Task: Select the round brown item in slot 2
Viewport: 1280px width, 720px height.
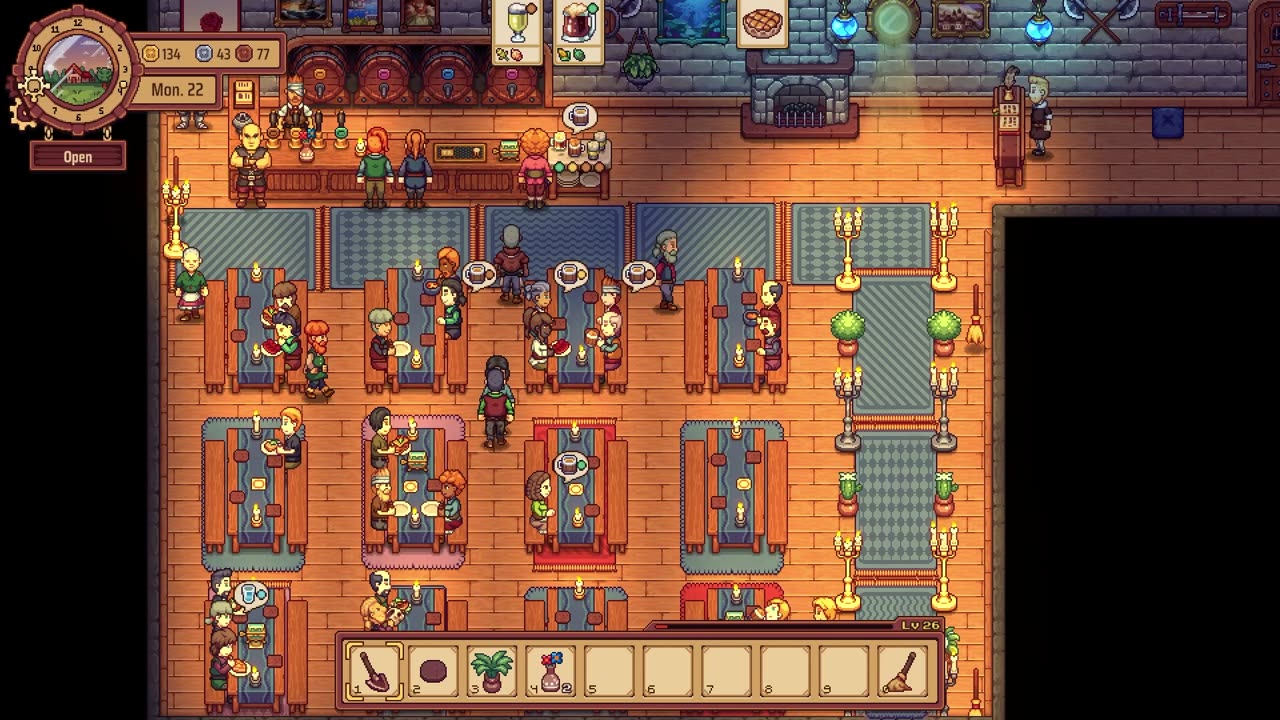Action: 433,669
